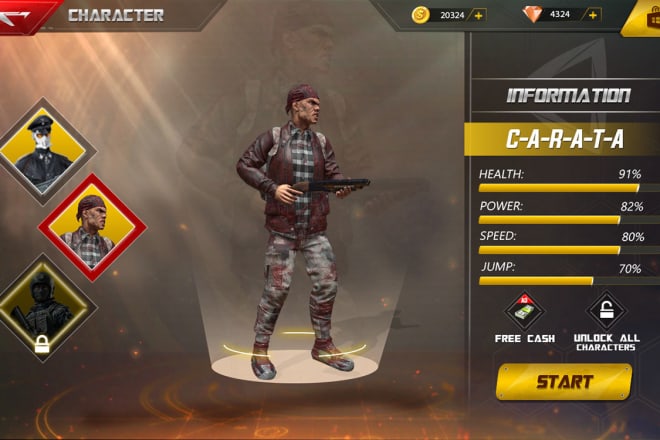660x440 pixels.
Task: Open the shop basket icon
Action: (x=643, y=17)
